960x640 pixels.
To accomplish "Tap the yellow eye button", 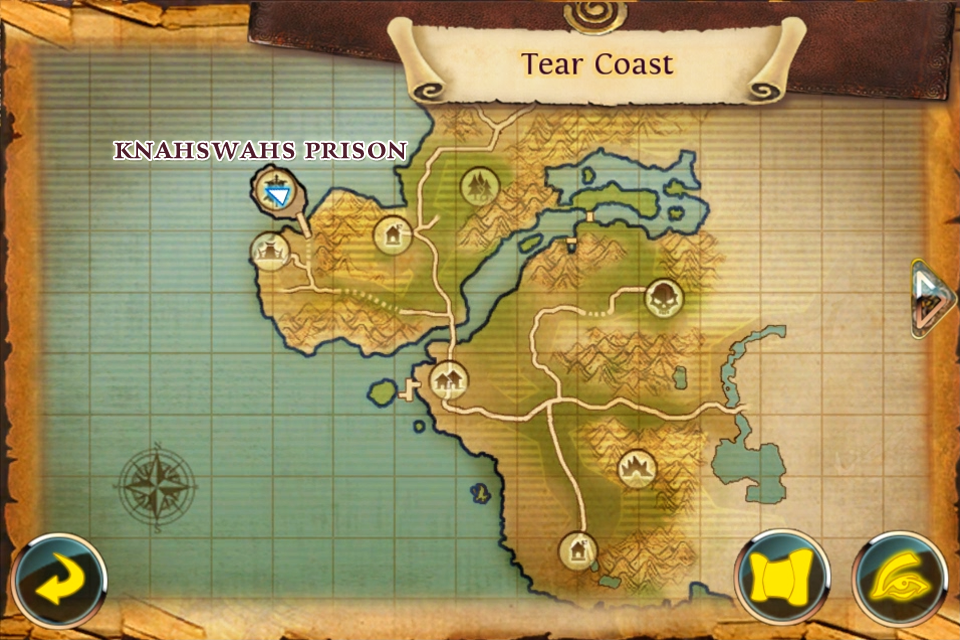I will click(899, 582).
